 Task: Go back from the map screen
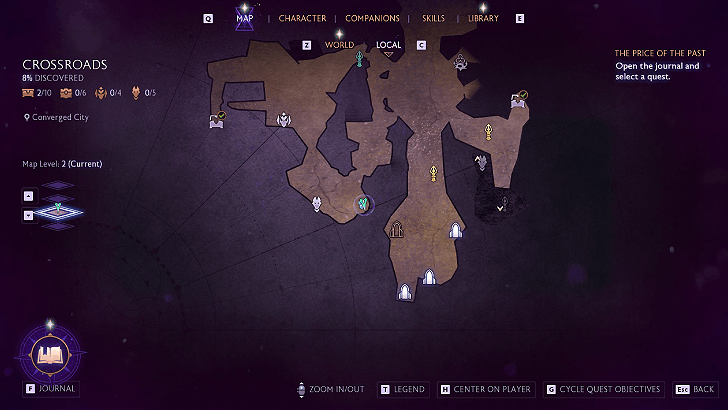(x=696, y=389)
